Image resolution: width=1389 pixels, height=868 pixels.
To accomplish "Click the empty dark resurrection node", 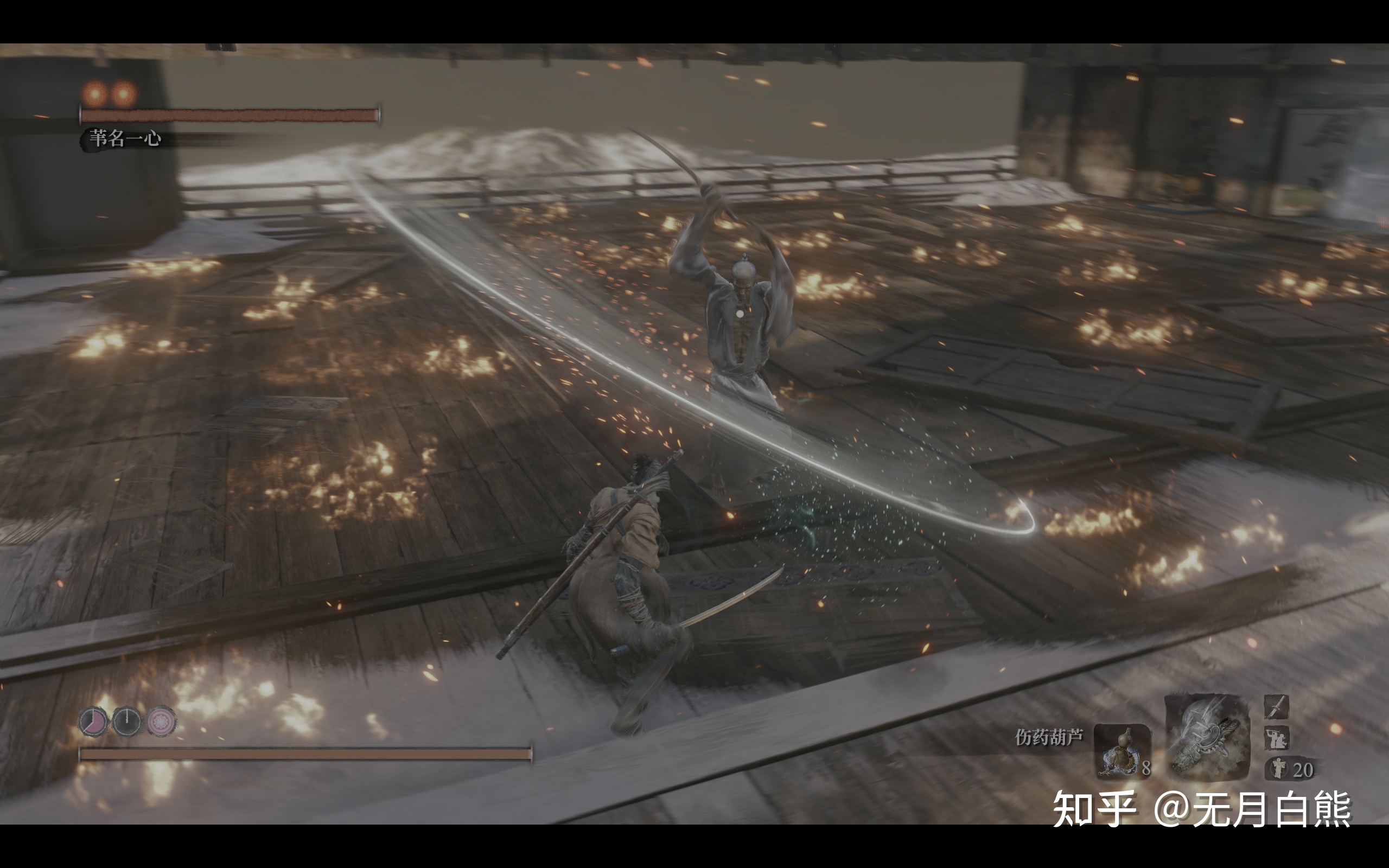I will (127, 720).
